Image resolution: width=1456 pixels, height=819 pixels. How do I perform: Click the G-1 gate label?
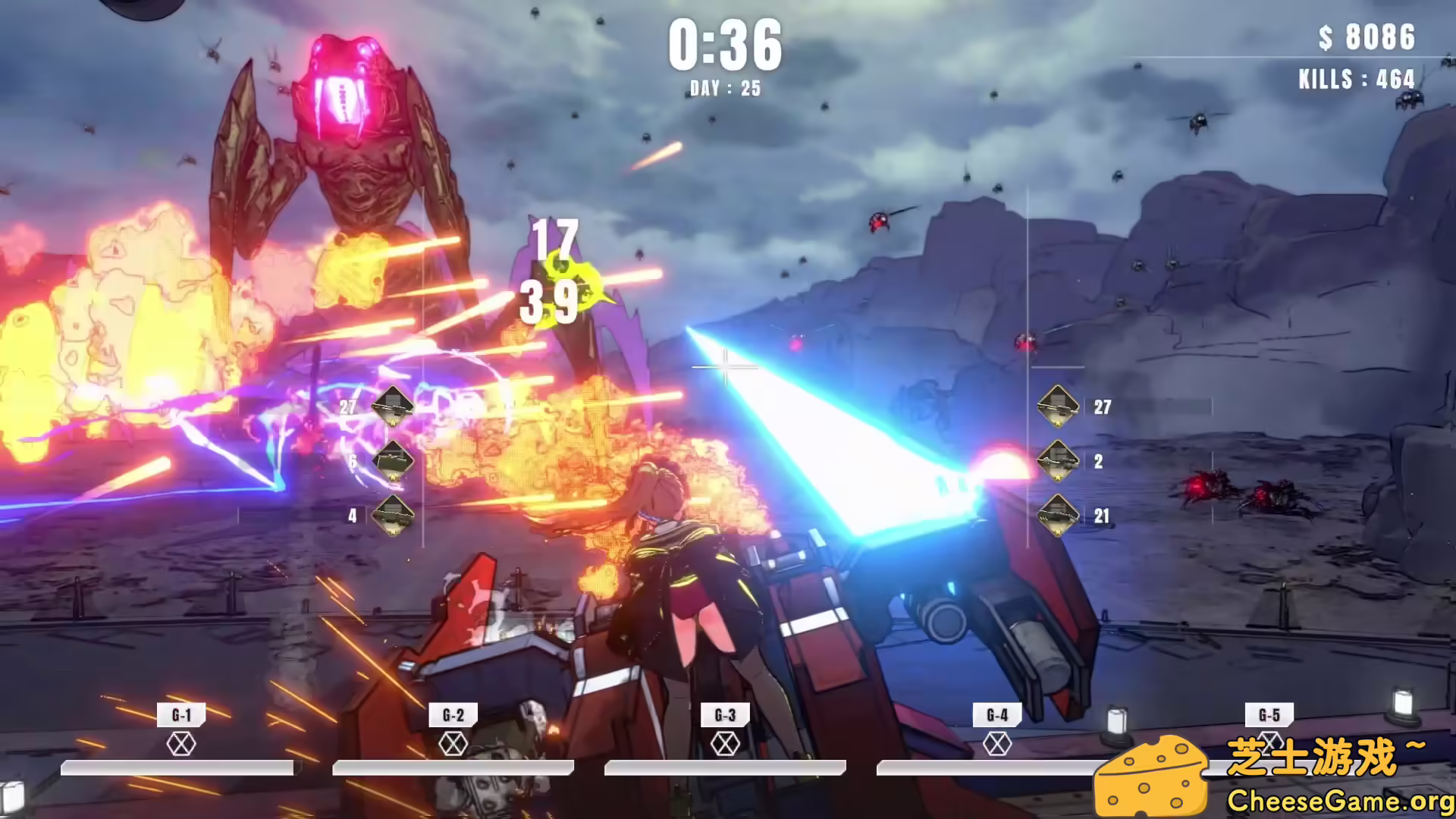[181, 714]
